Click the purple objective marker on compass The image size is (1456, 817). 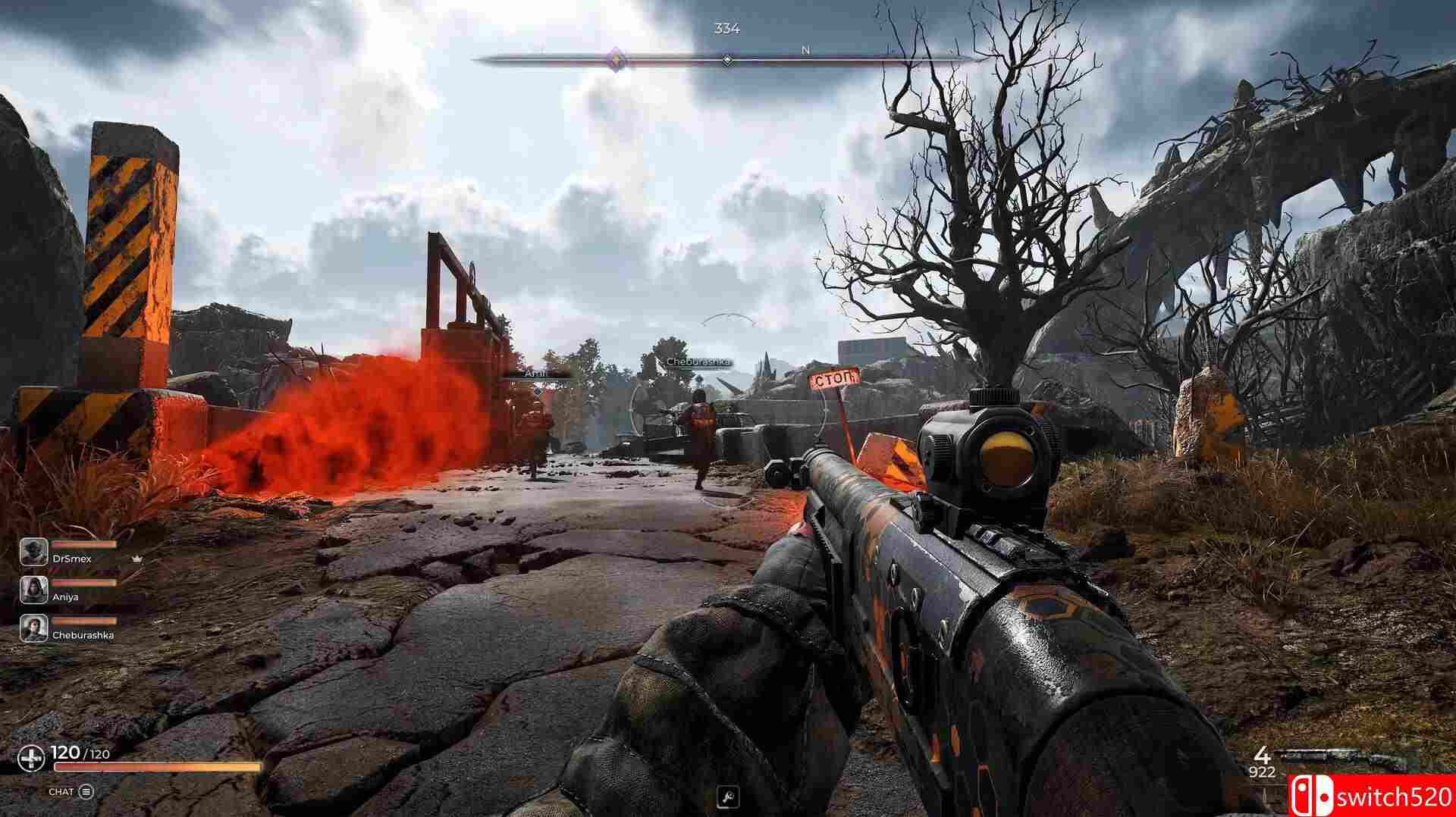point(617,58)
